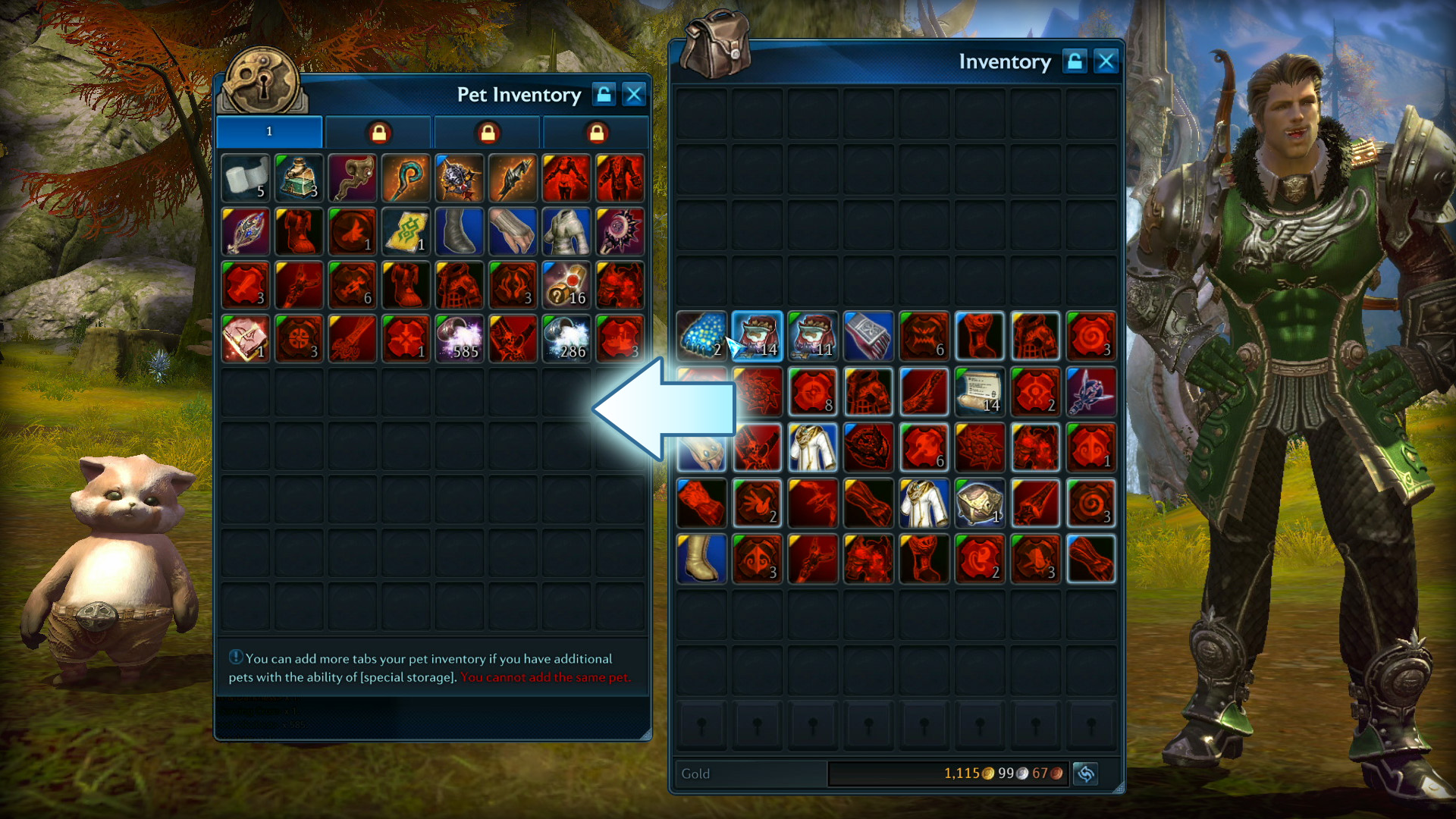Screen dimensions: 1456x819
Task: Select the yellow rune scroll in Pet Inventory
Action: (x=406, y=231)
